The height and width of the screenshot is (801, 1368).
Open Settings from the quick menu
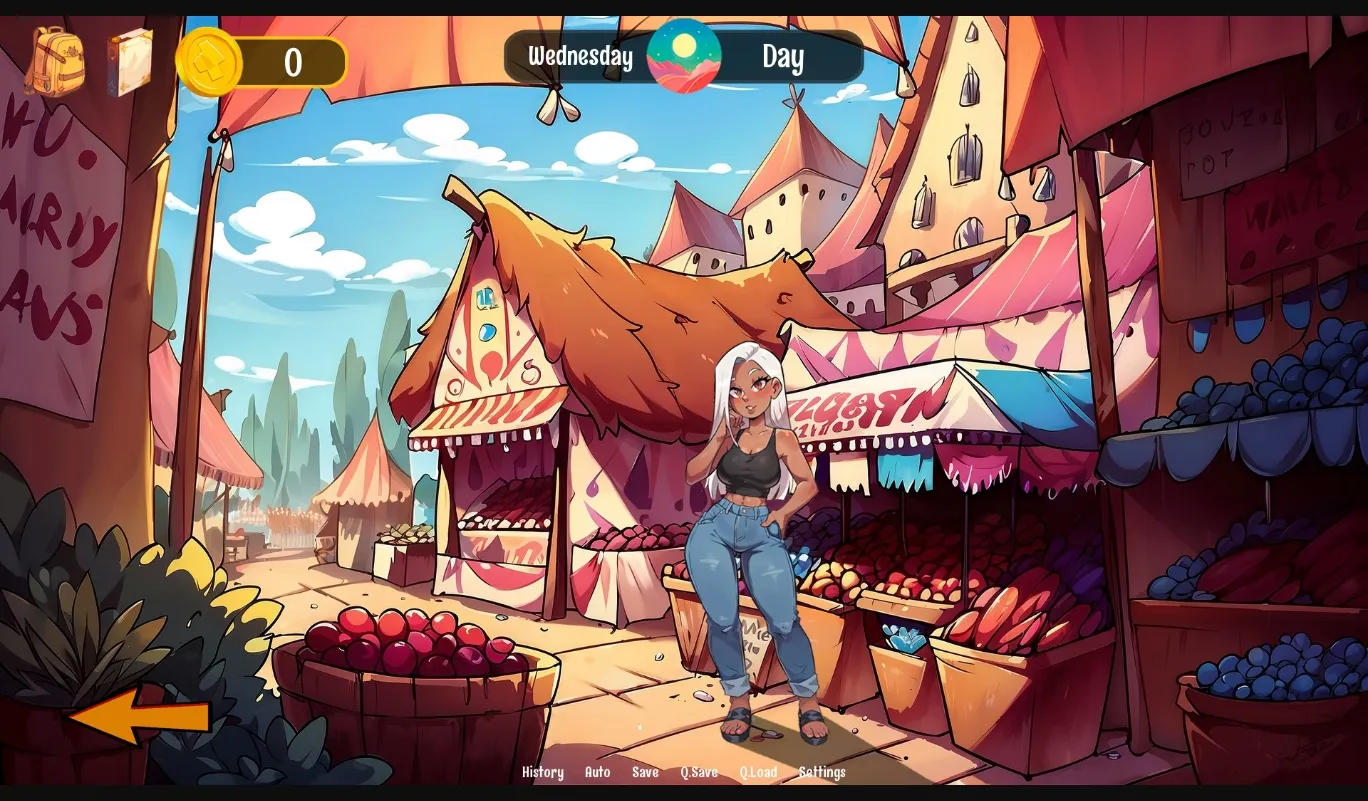pos(823,772)
